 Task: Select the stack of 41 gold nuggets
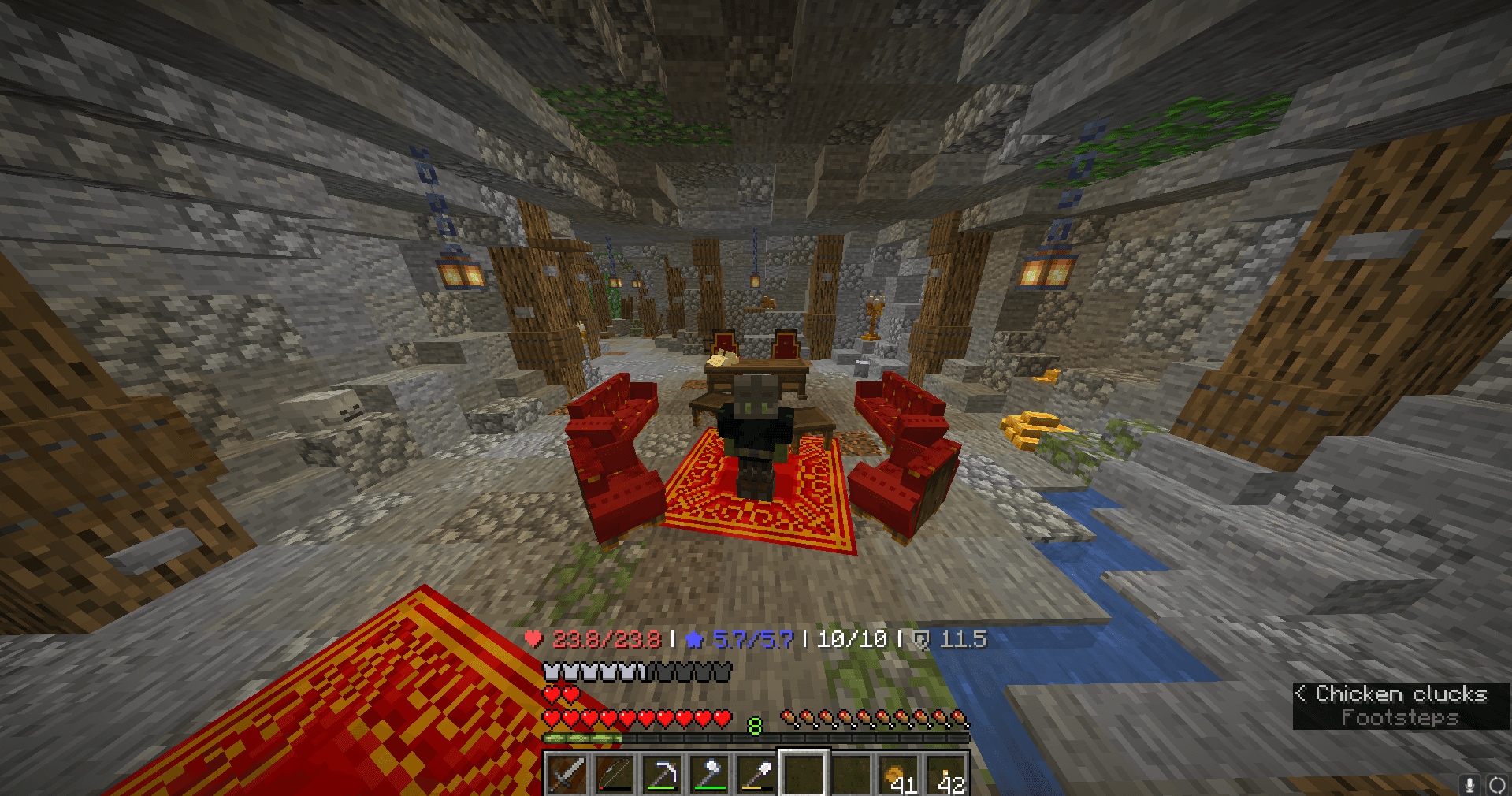[x=897, y=774]
